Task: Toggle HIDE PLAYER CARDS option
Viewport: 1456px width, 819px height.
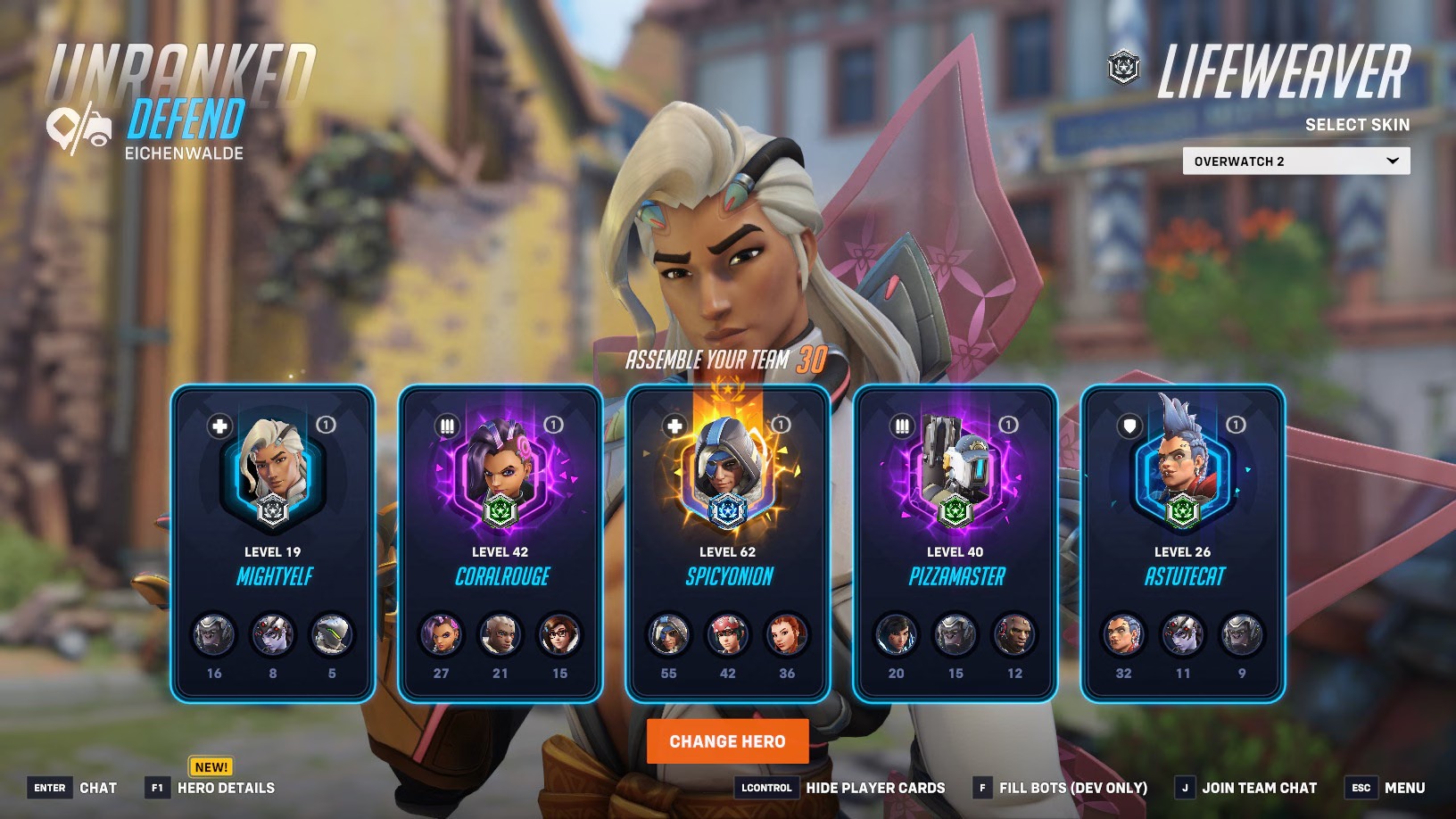Action: pos(877,789)
